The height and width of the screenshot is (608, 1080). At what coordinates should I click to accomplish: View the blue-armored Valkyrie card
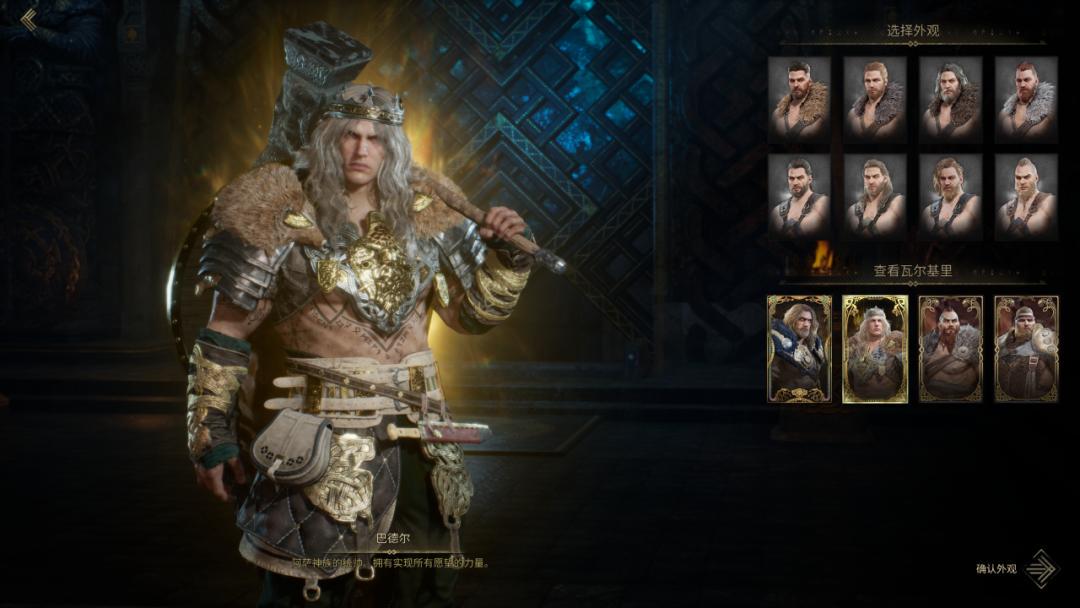click(x=799, y=349)
